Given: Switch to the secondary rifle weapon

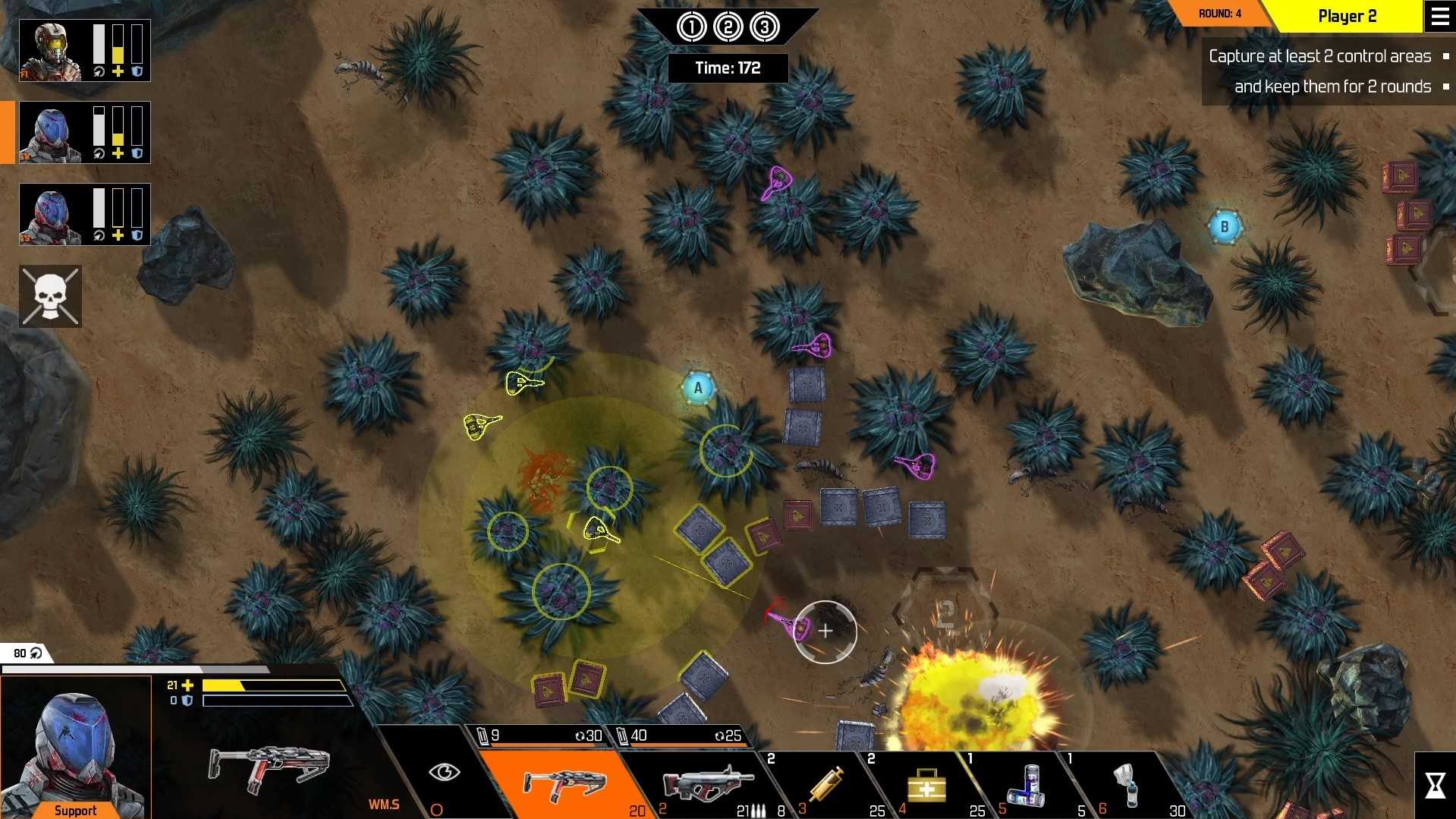Looking at the screenshot, I should 702,783.
